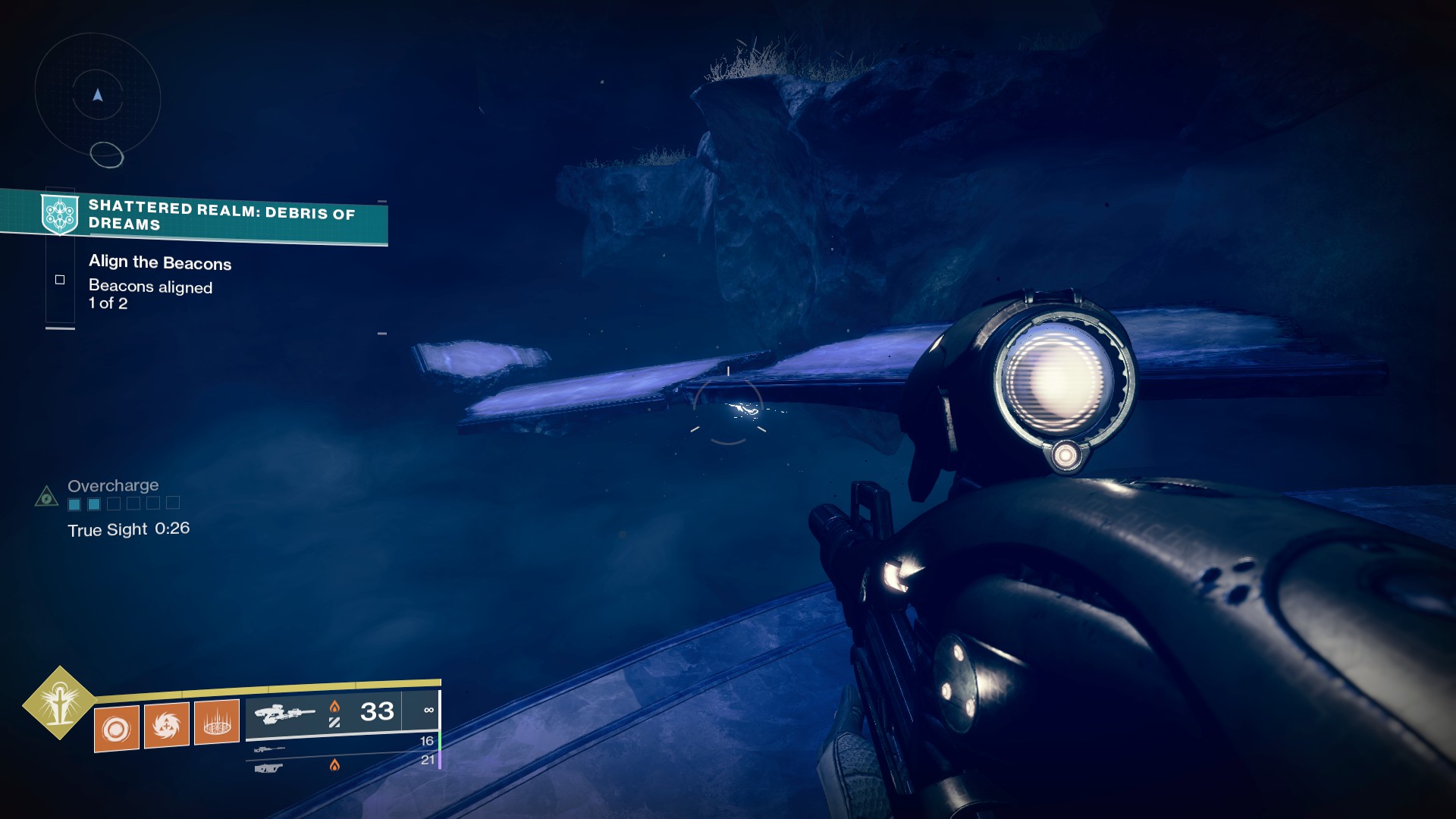Screen dimensions: 1456x819
Task: Use the grenade ability with the ring icon
Action: [117, 729]
